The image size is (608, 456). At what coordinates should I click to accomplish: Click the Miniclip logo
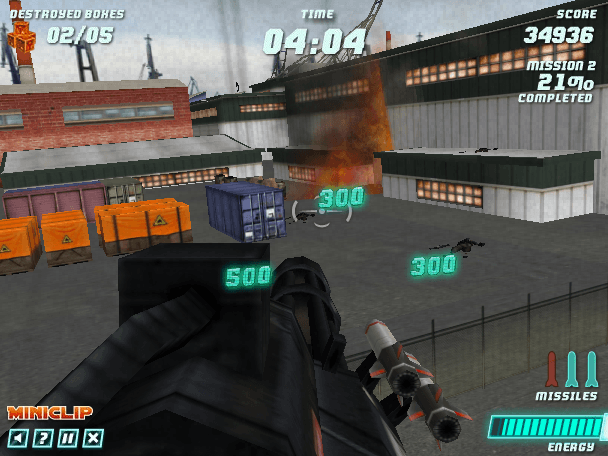[x=50, y=413]
